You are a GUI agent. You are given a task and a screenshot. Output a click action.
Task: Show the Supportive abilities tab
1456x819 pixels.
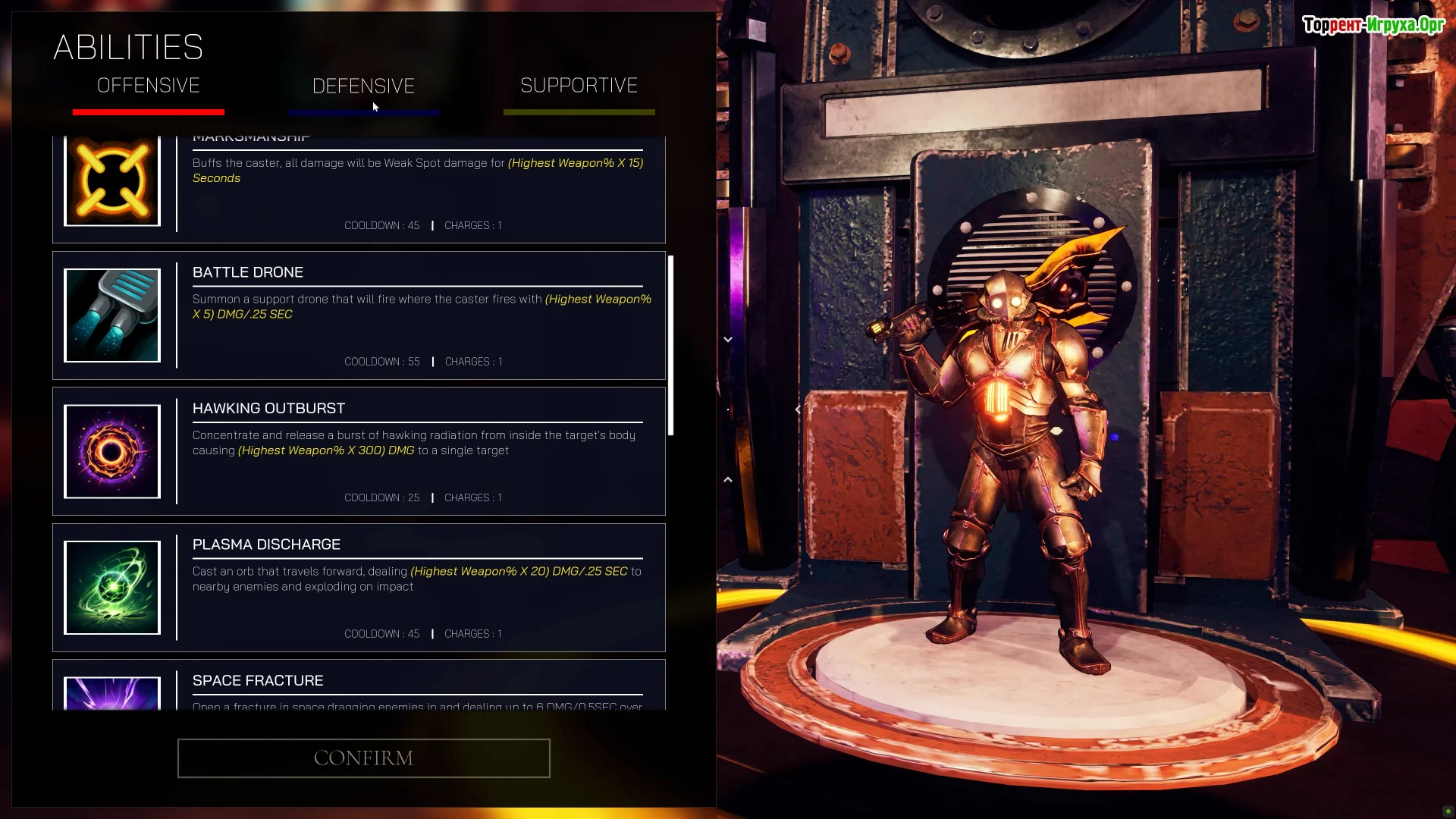click(579, 86)
